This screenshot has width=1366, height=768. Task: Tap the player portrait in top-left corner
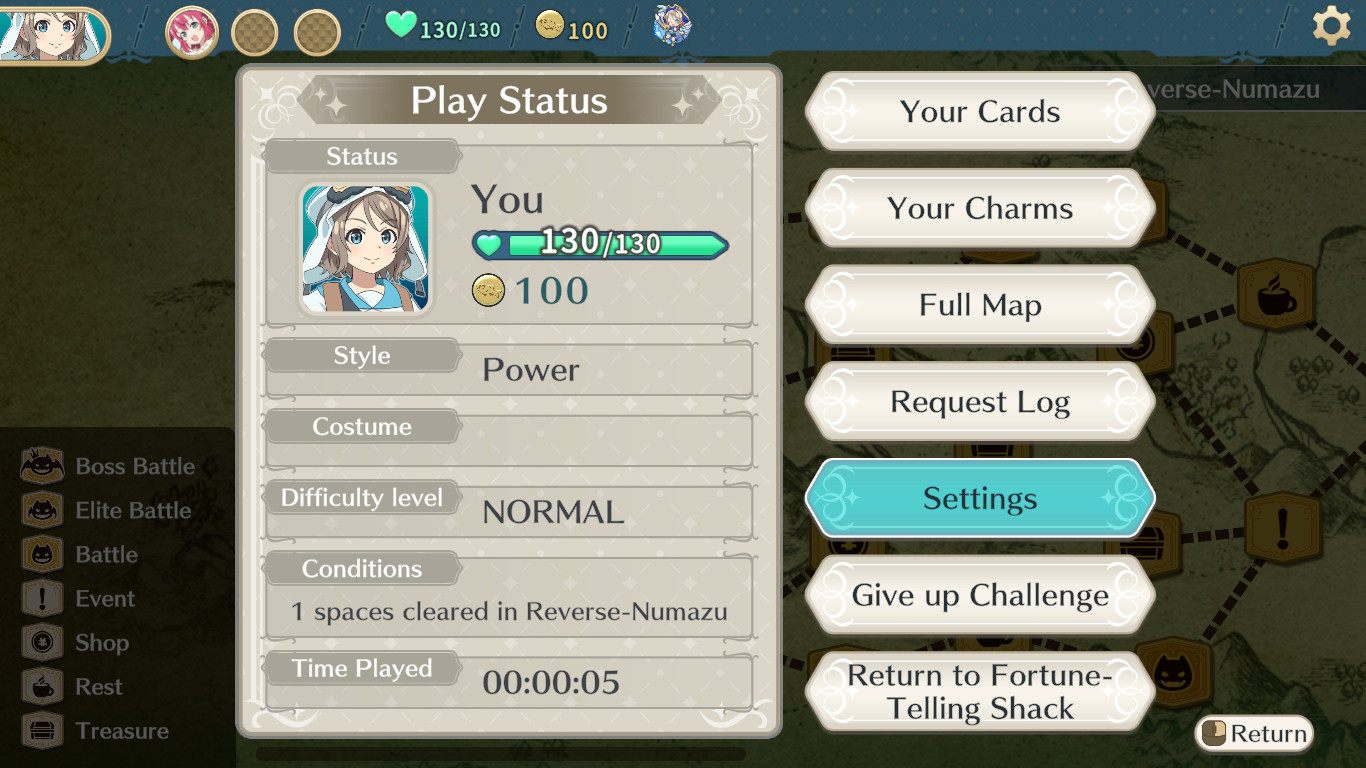50,33
